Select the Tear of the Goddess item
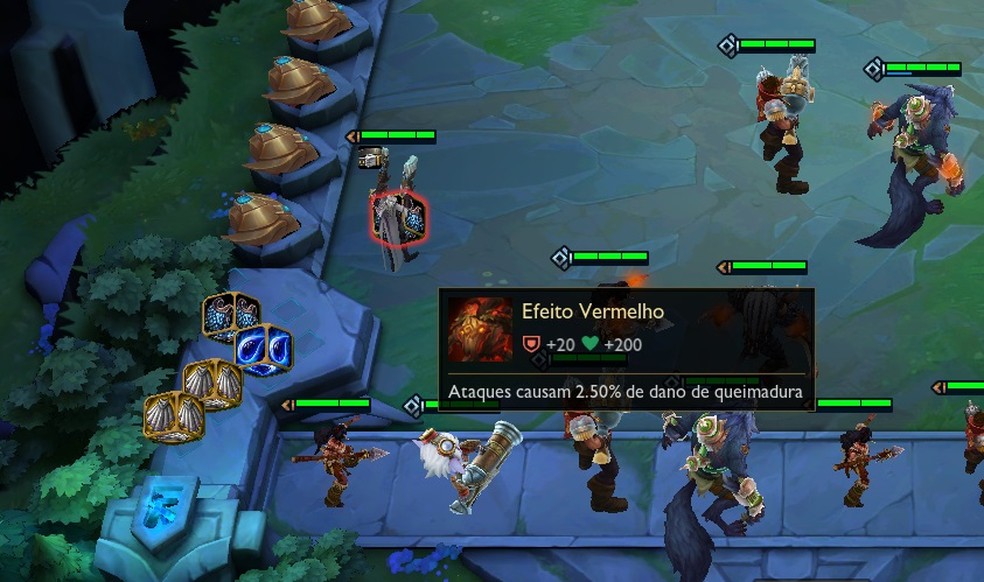This screenshot has width=984, height=582. [x=264, y=350]
